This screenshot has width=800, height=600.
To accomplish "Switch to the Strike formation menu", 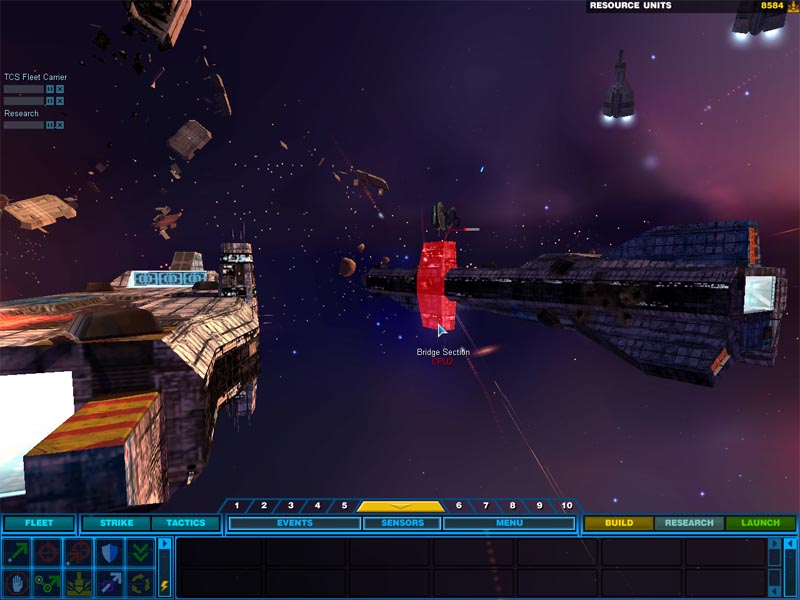I will pyautogui.click(x=116, y=523).
